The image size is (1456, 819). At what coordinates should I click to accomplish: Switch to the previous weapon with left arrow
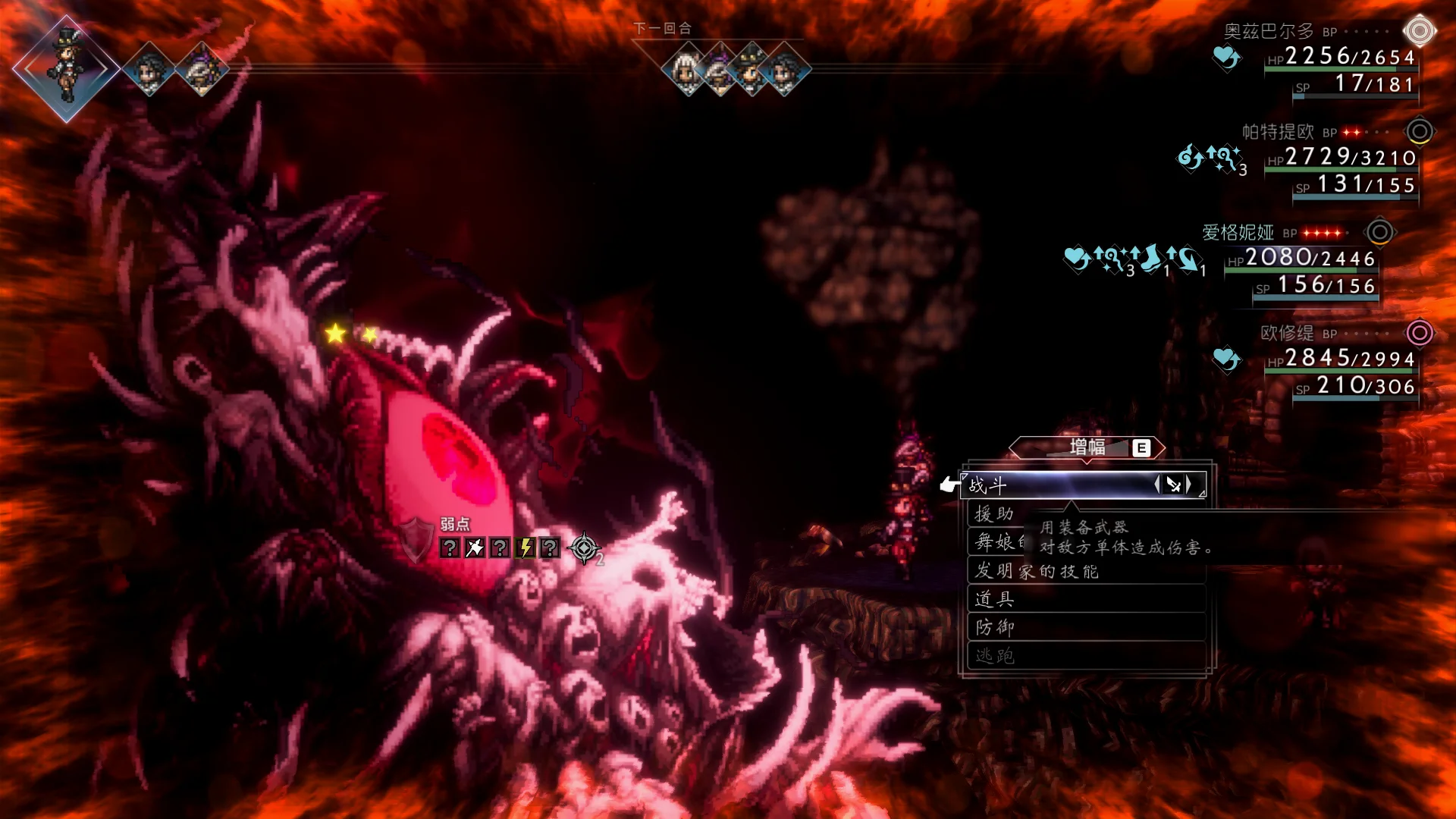point(1157,484)
